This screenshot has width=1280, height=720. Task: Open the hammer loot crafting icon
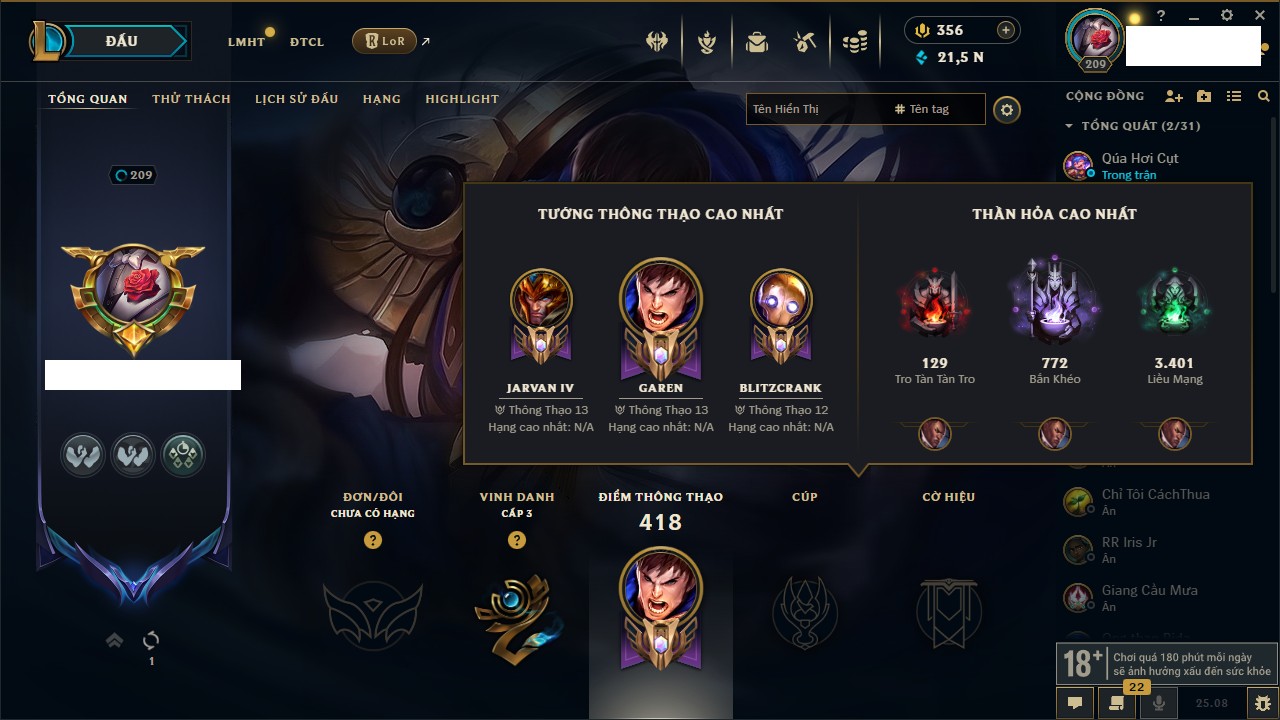[x=805, y=42]
